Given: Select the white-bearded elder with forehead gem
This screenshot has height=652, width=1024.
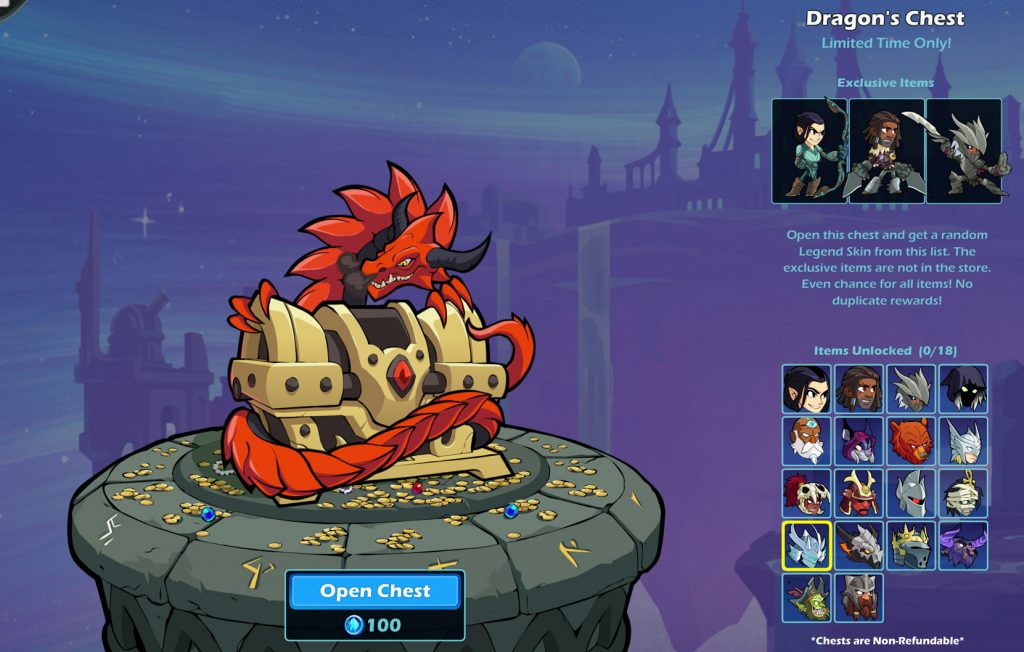Looking at the screenshot, I should pyautogui.click(x=807, y=441).
